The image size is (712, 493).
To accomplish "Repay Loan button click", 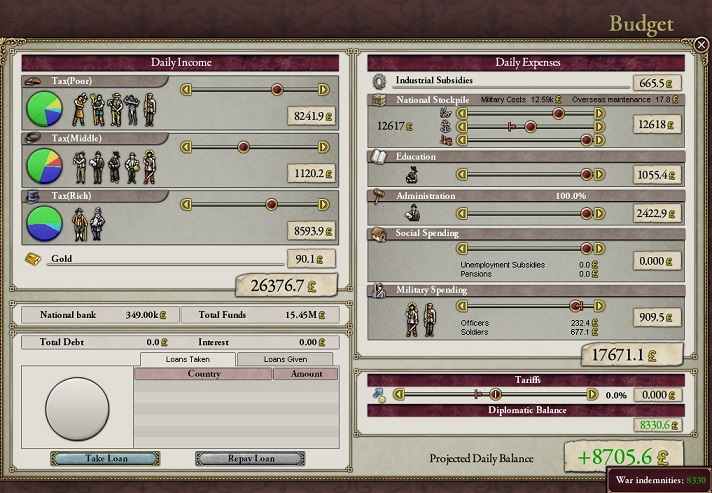I will click(250, 459).
